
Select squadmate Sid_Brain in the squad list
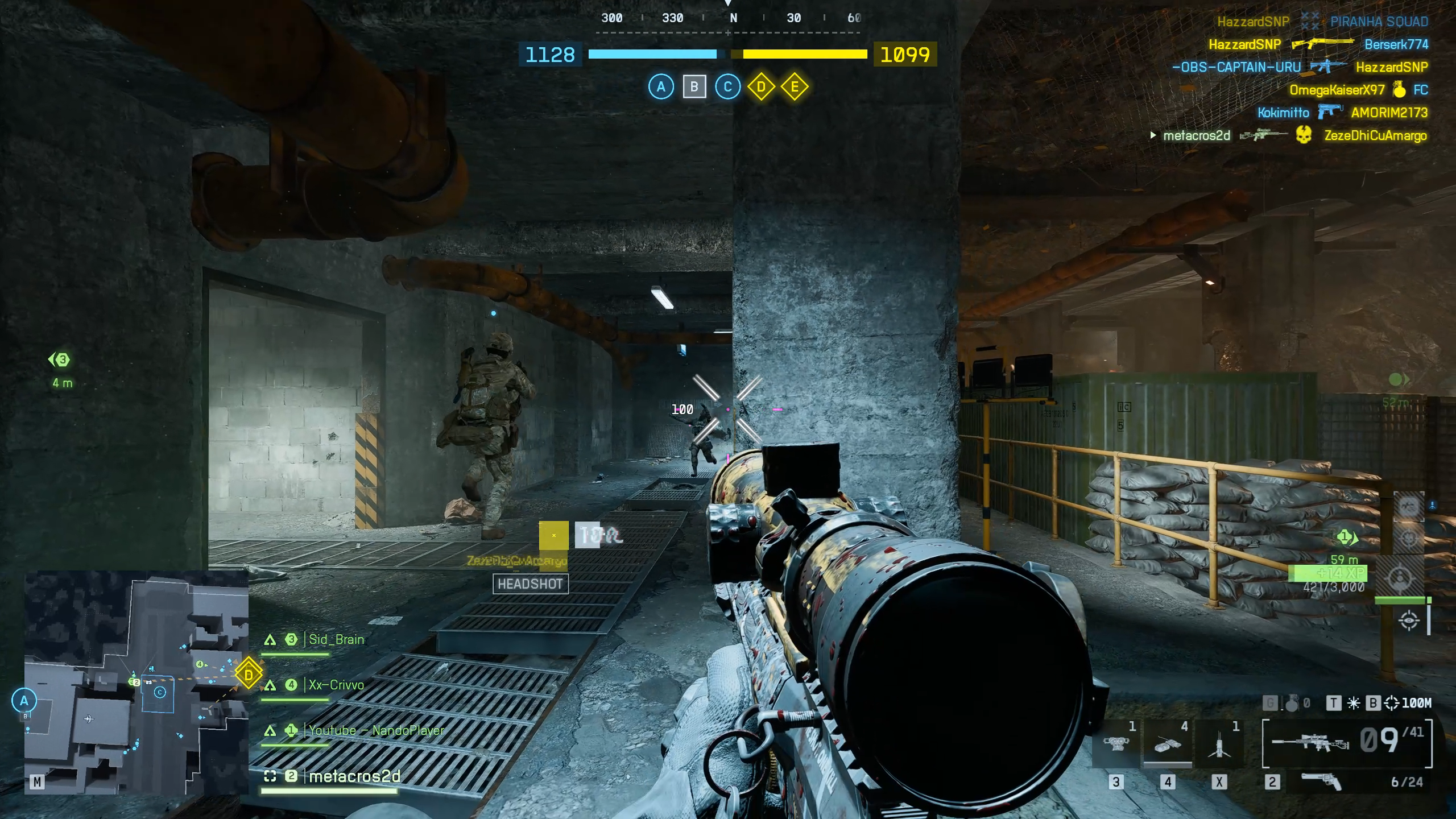[336, 640]
